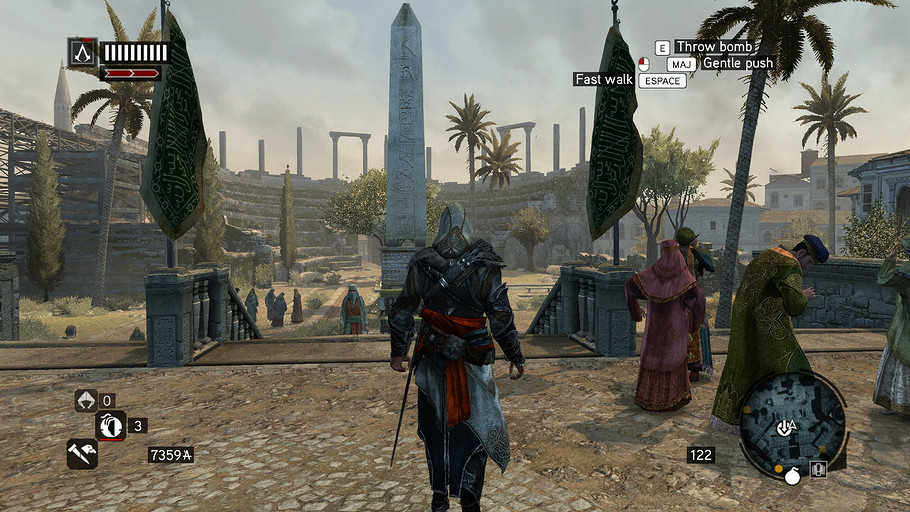Viewport: 910px width, 512px height.
Task: Click the white bomb icon below minimap
Action: (792, 476)
